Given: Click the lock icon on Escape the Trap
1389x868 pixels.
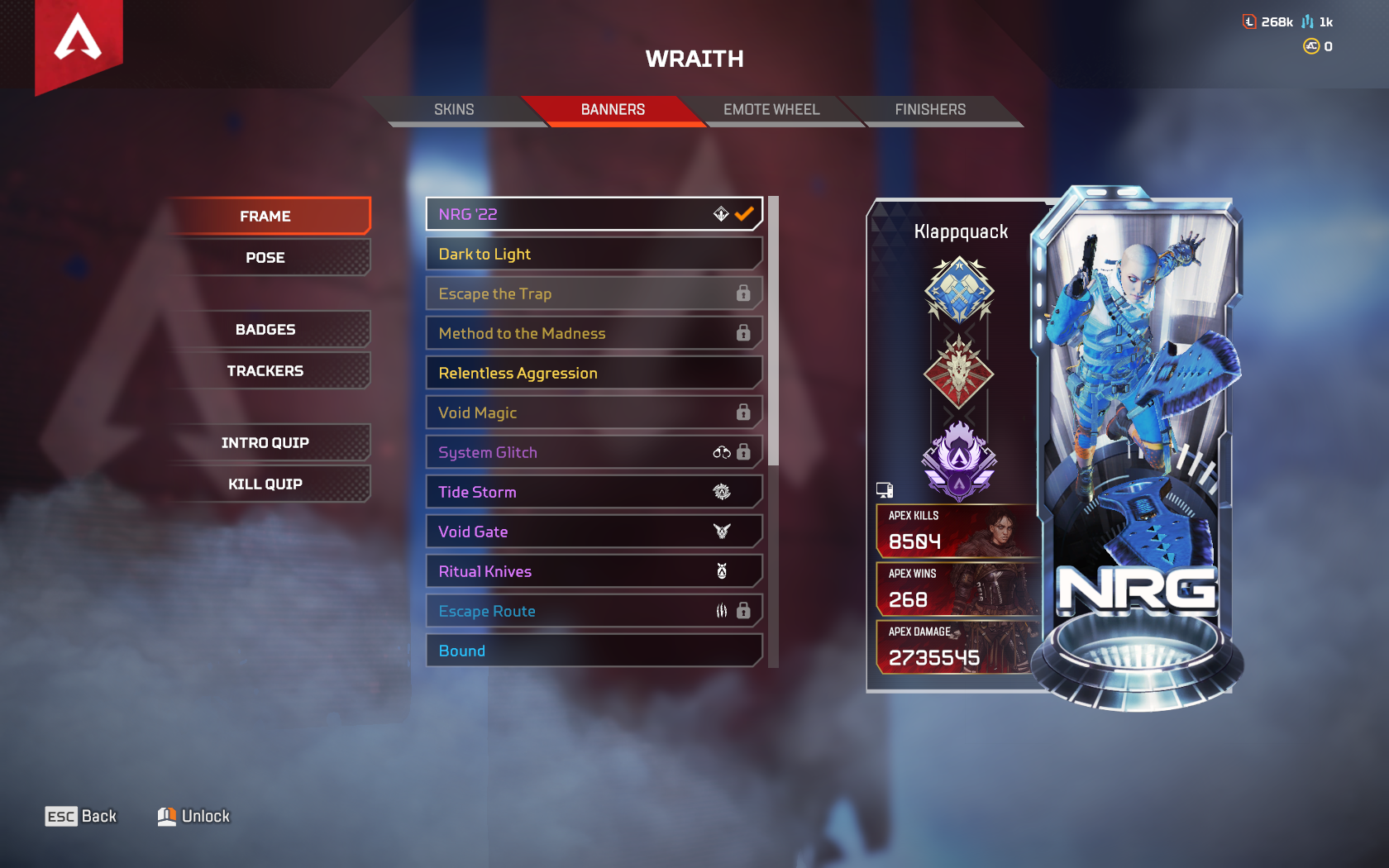Looking at the screenshot, I should pyautogui.click(x=744, y=293).
